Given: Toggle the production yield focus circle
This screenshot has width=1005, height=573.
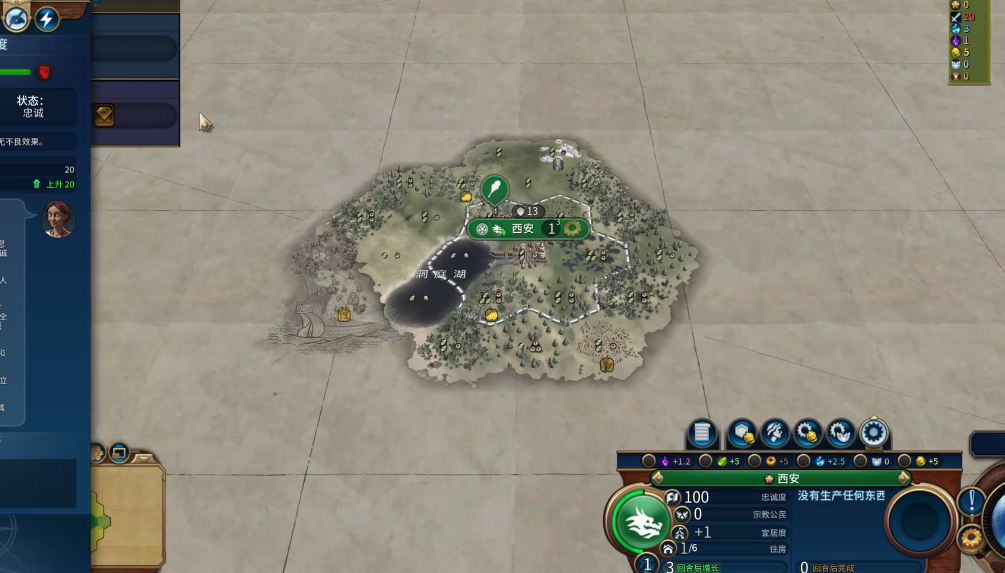Looking at the screenshot, I should [x=755, y=461].
